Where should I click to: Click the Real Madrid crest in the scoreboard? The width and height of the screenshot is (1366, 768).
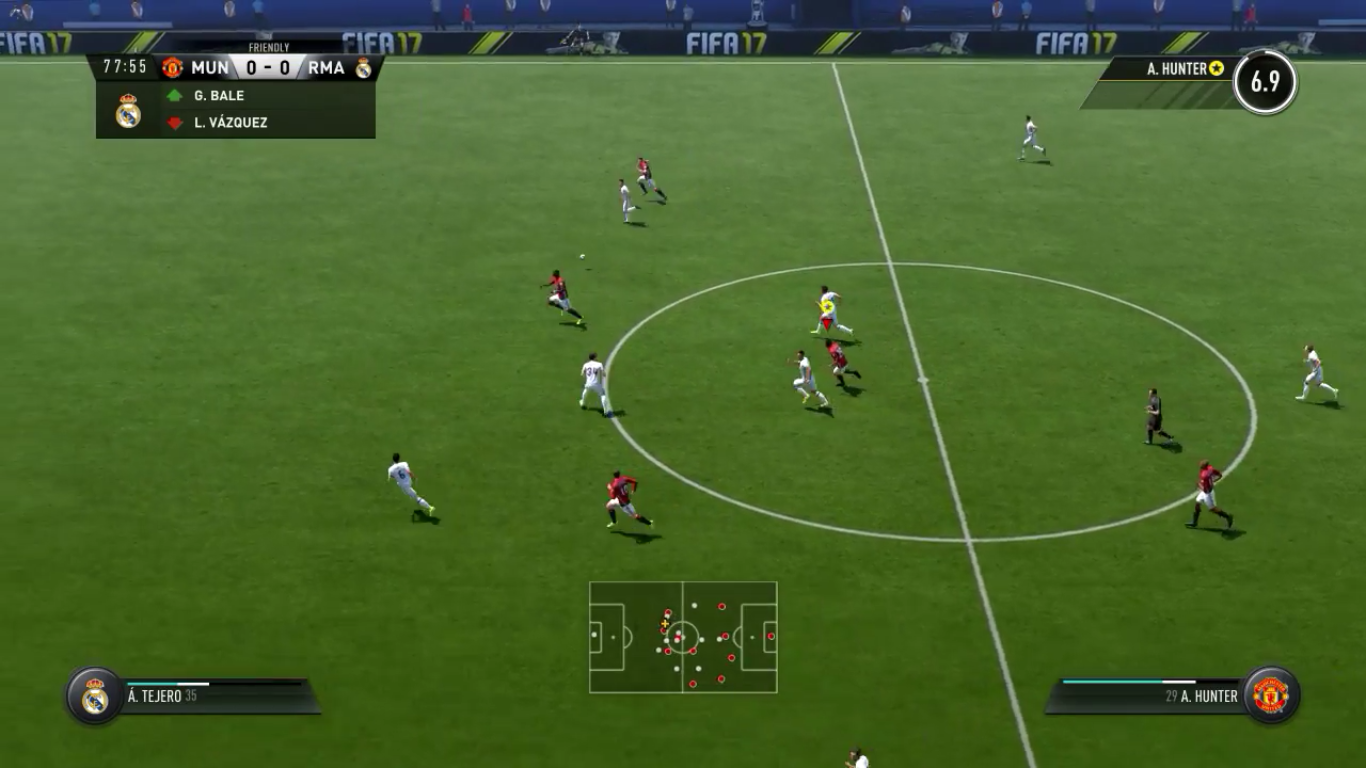pyautogui.click(x=363, y=68)
